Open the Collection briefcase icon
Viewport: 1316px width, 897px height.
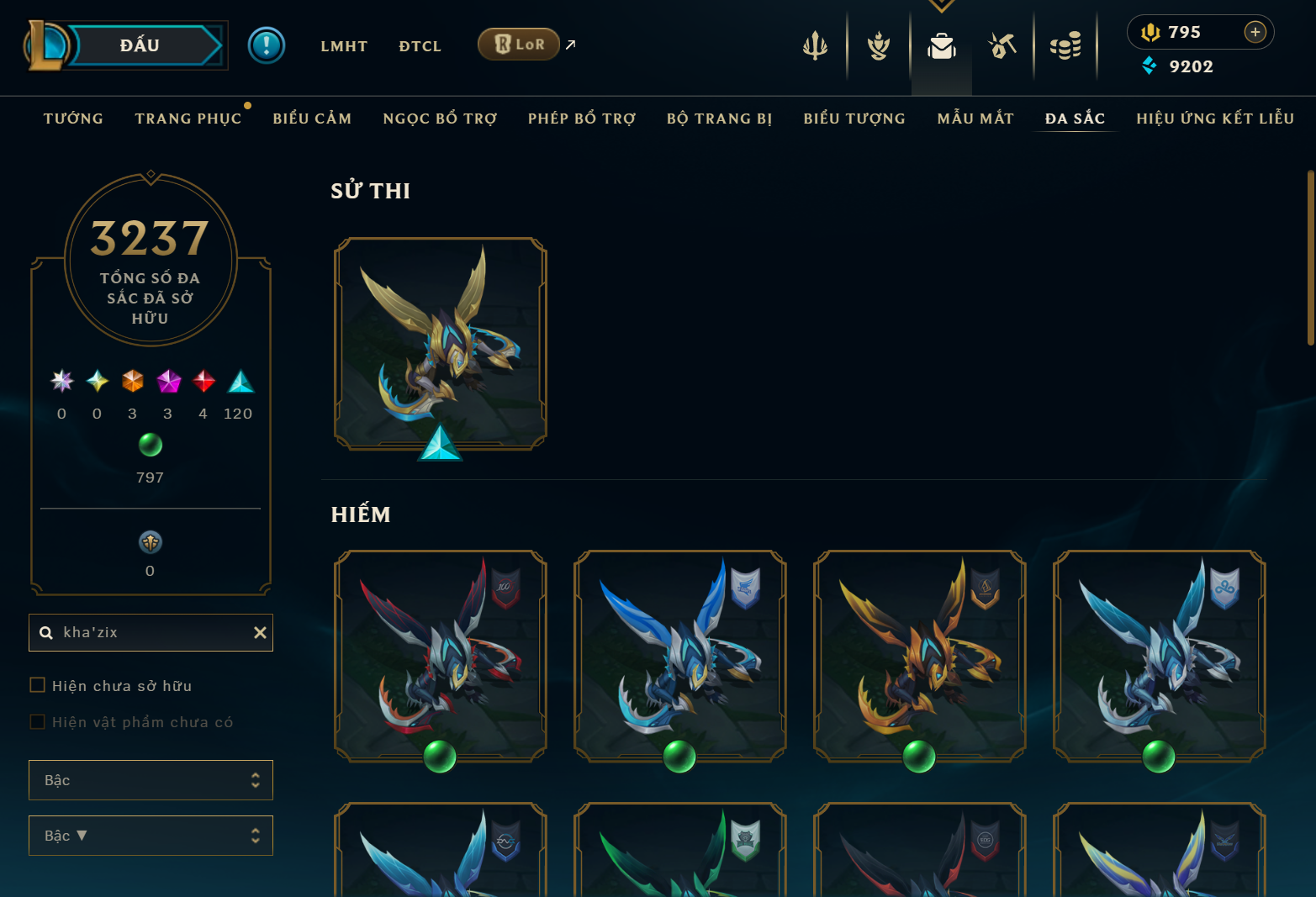pos(941,48)
